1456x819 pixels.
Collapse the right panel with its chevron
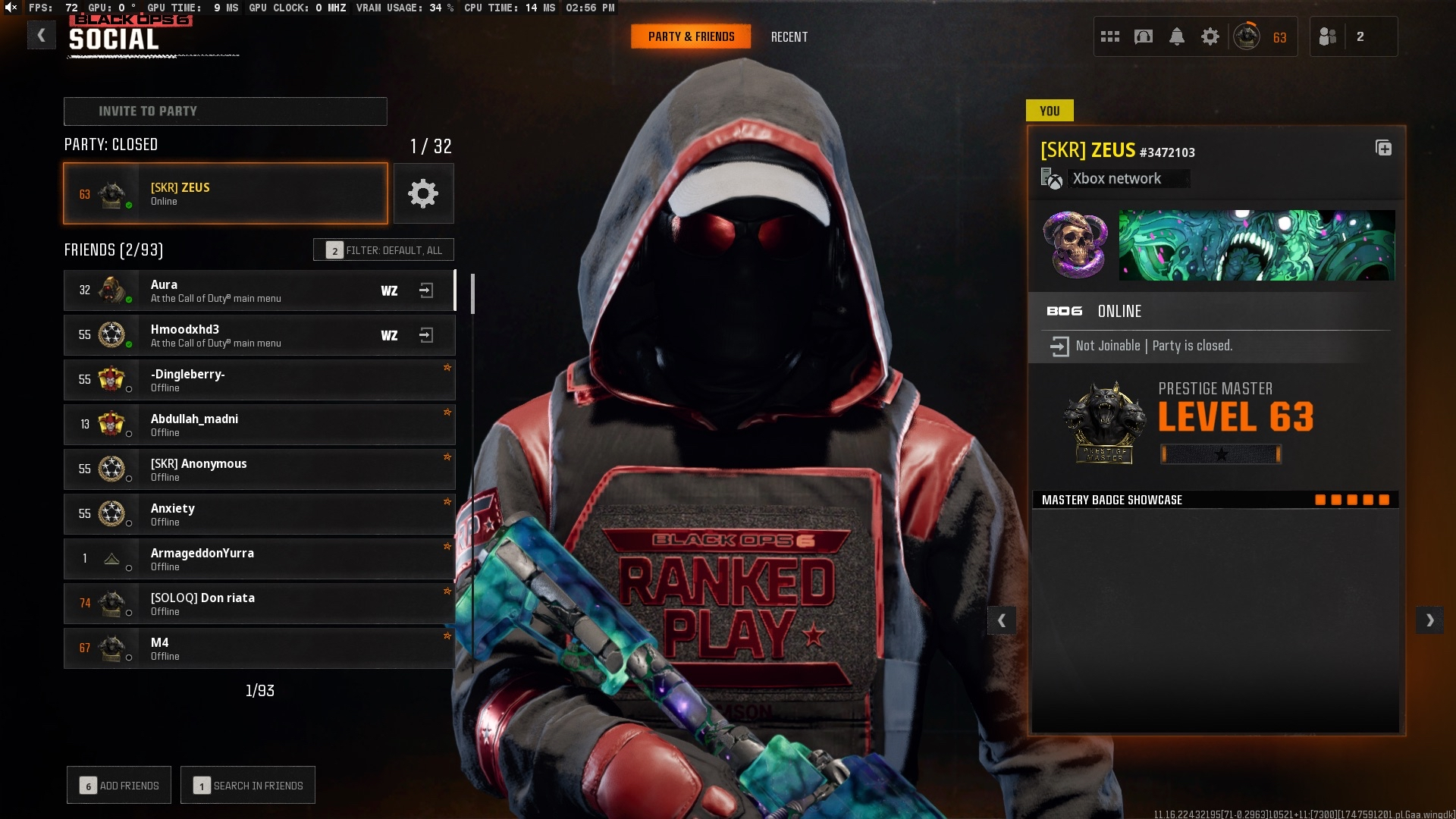pyautogui.click(x=1429, y=620)
